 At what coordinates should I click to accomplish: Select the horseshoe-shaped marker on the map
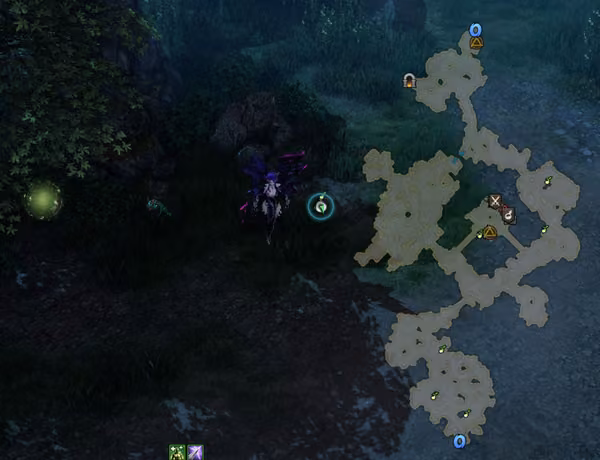(409, 80)
